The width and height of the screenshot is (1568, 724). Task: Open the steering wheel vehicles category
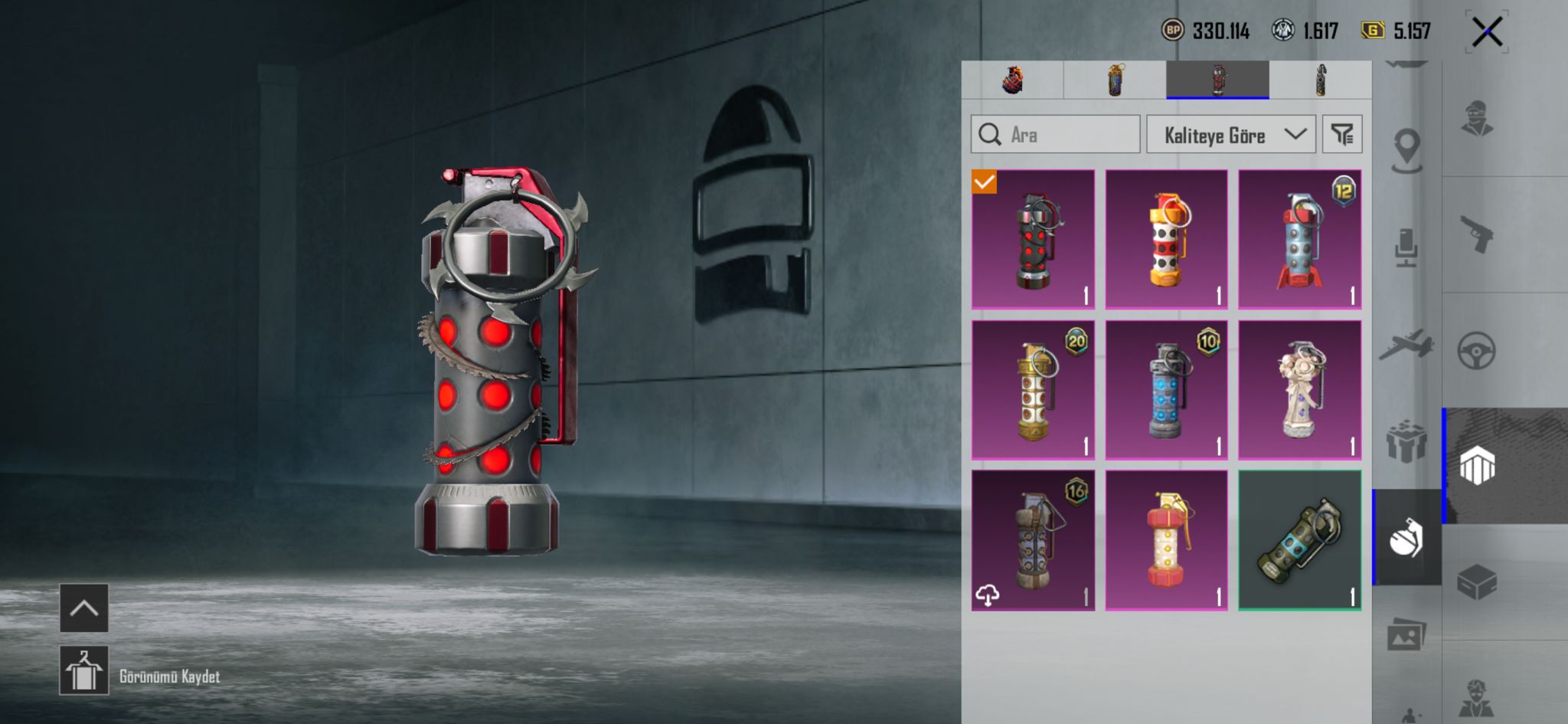coord(1476,351)
